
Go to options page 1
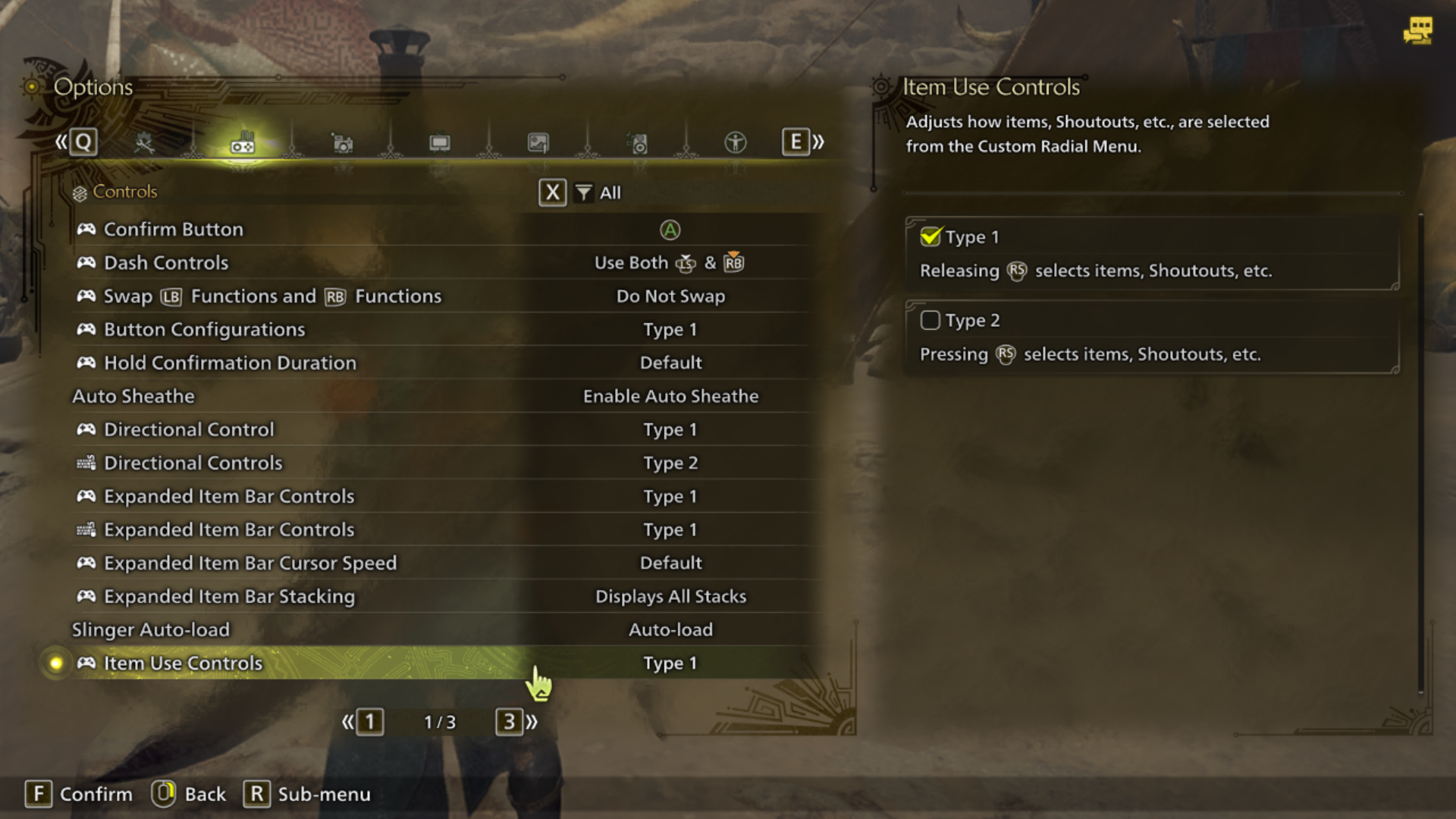pos(369,722)
